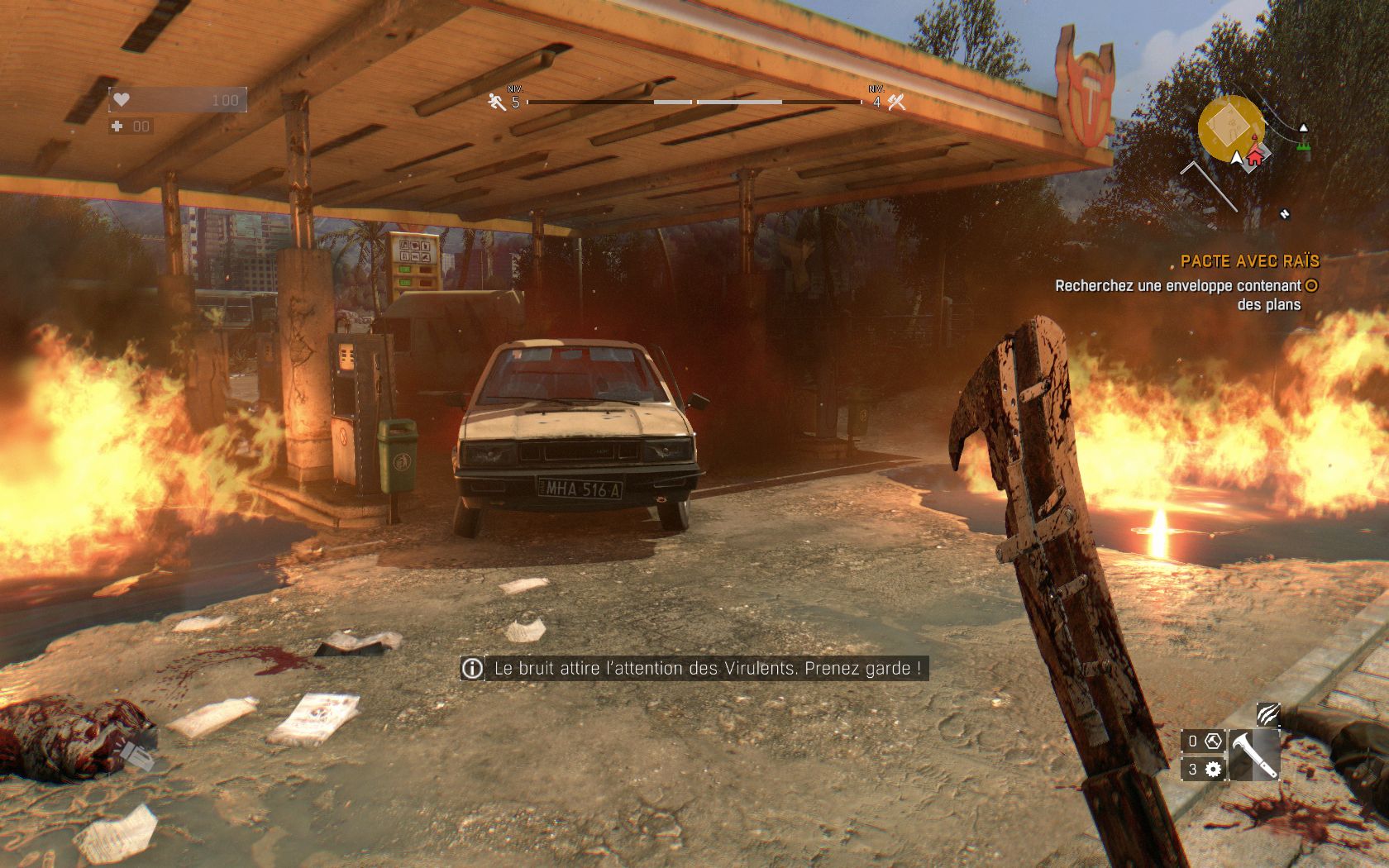Click the agility running figure level icon
This screenshot has width=1389, height=868.
(x=496, y=102)
